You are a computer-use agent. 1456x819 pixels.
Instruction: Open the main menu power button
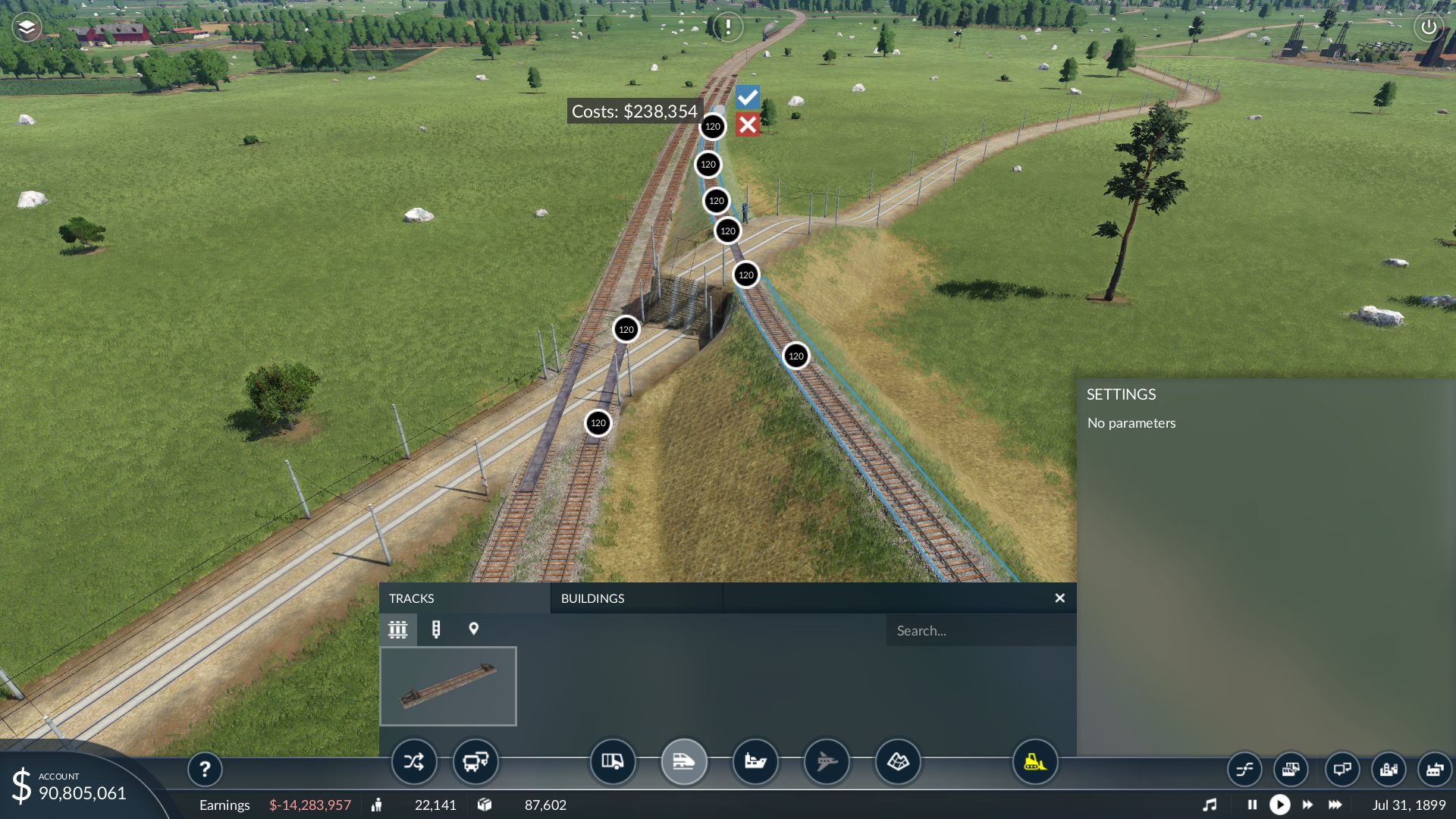coord(1428,28)
